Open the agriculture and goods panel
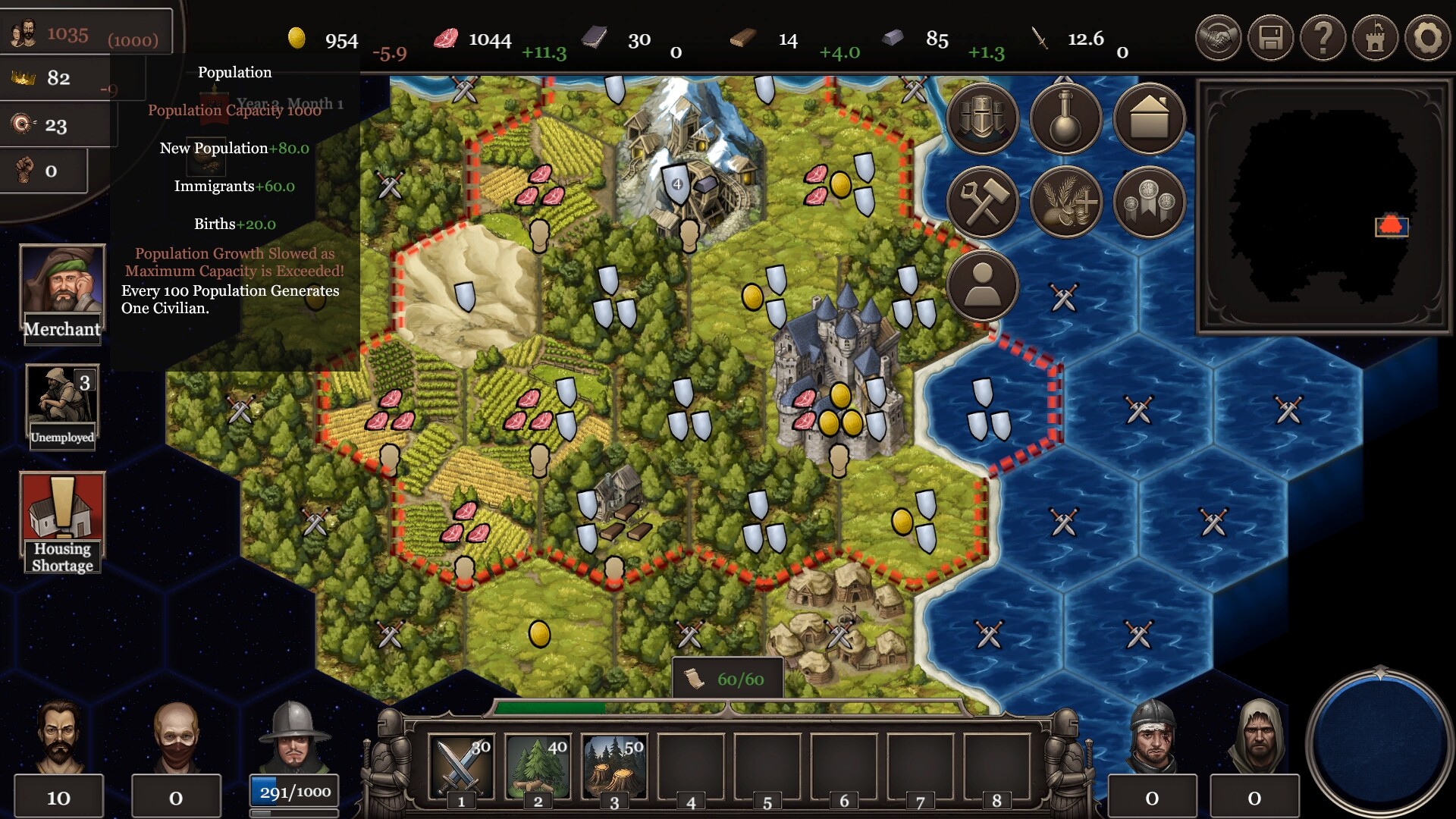This screenshot has height=819, width=1456. point(1065,202)
